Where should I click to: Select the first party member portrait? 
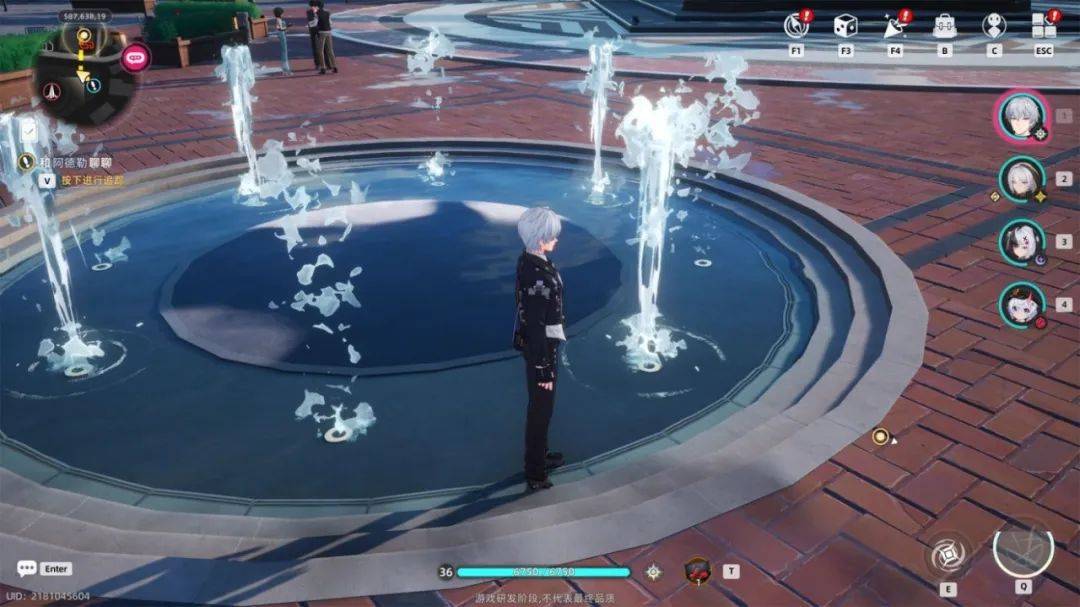1022,117
